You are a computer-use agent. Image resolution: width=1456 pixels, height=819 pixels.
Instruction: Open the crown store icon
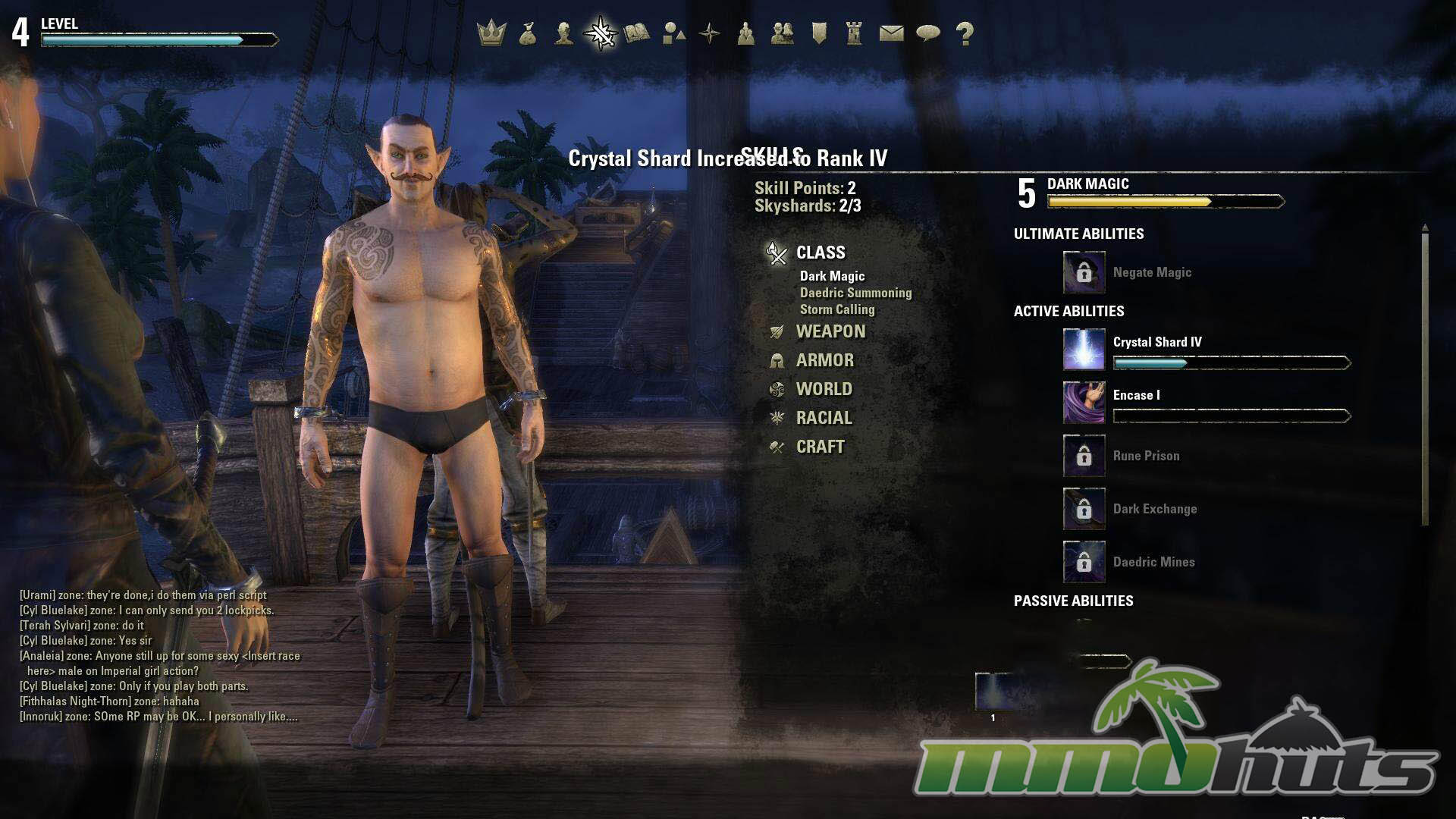(x=491, y=33)
